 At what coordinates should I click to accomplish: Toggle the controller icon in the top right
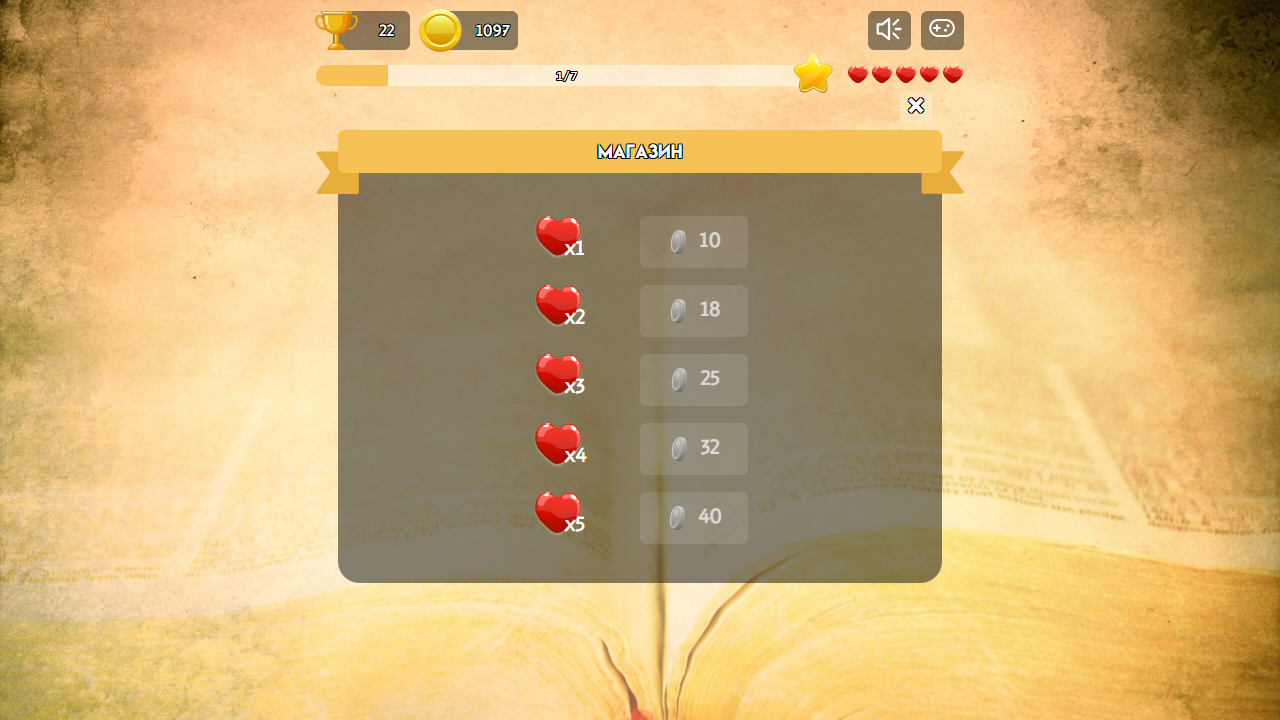point(941,30)
